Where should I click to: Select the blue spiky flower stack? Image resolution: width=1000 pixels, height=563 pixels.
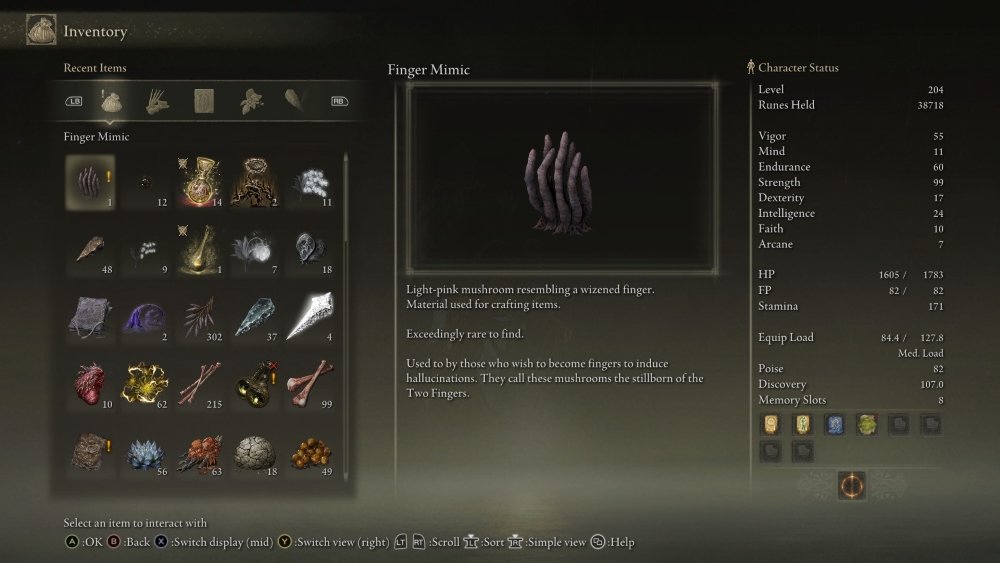click(x=145, y=451)
